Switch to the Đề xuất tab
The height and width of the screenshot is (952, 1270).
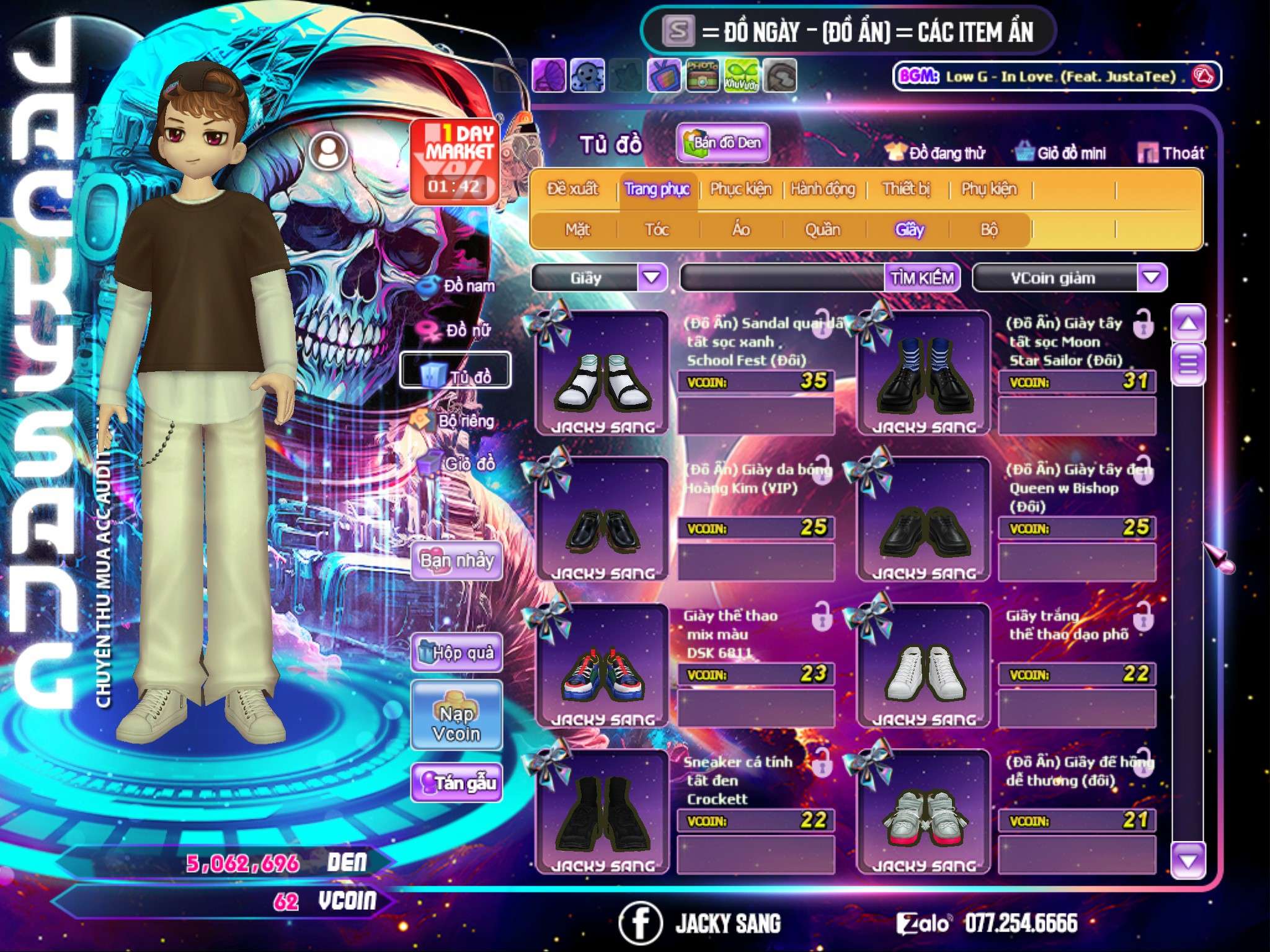(572, 189)
